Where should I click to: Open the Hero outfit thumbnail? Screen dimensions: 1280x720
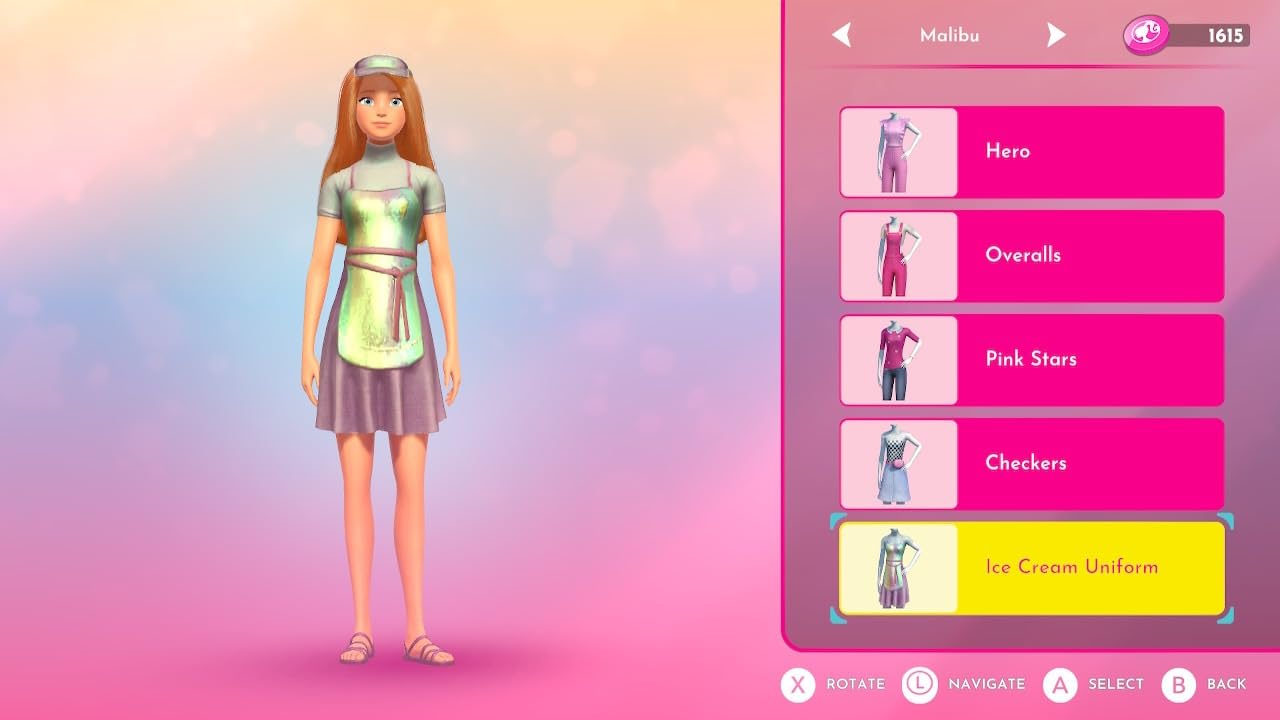898,151
